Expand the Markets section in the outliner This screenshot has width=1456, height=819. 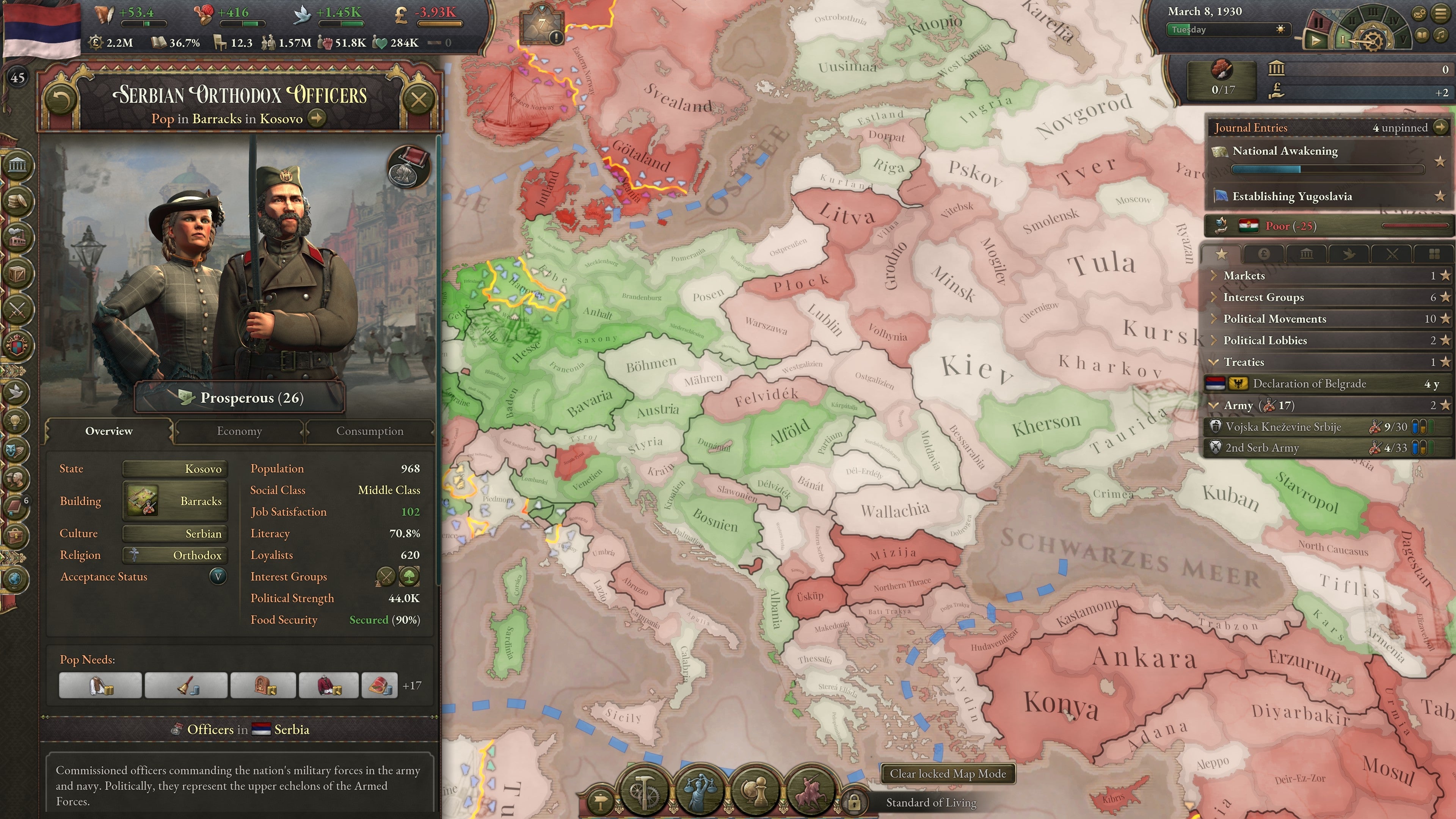point(1213,276)
